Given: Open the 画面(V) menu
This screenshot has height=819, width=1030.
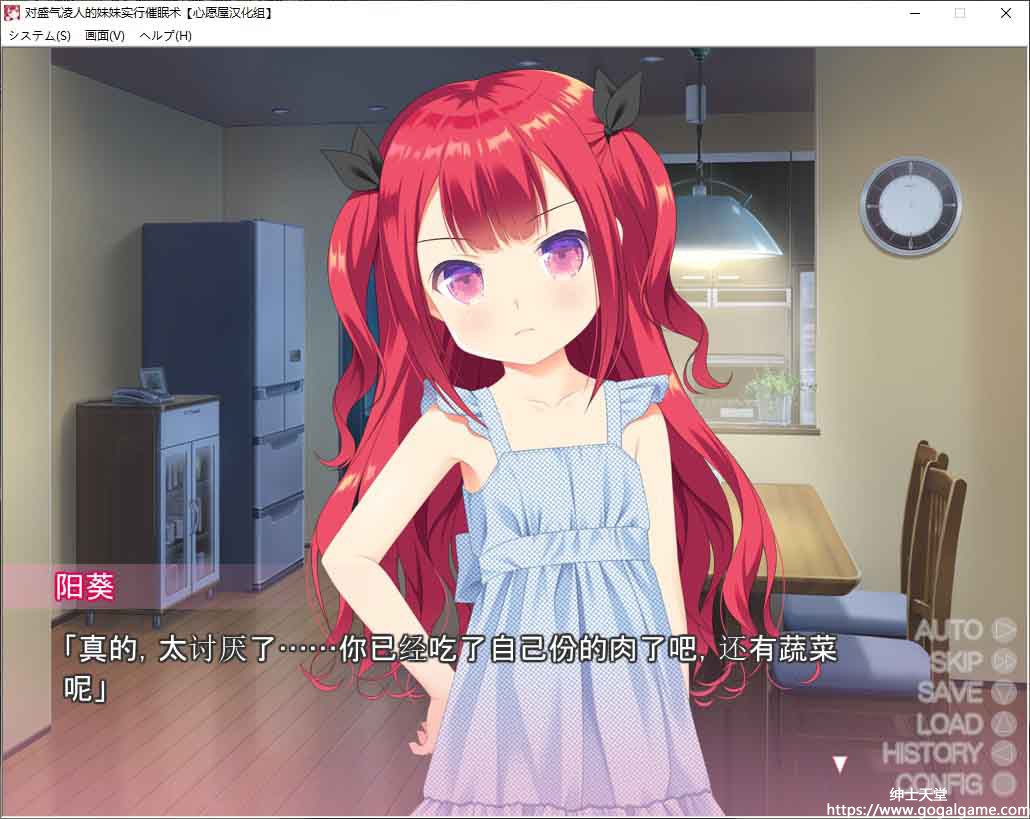Looking at the screenshot, I should click(105, 35).
